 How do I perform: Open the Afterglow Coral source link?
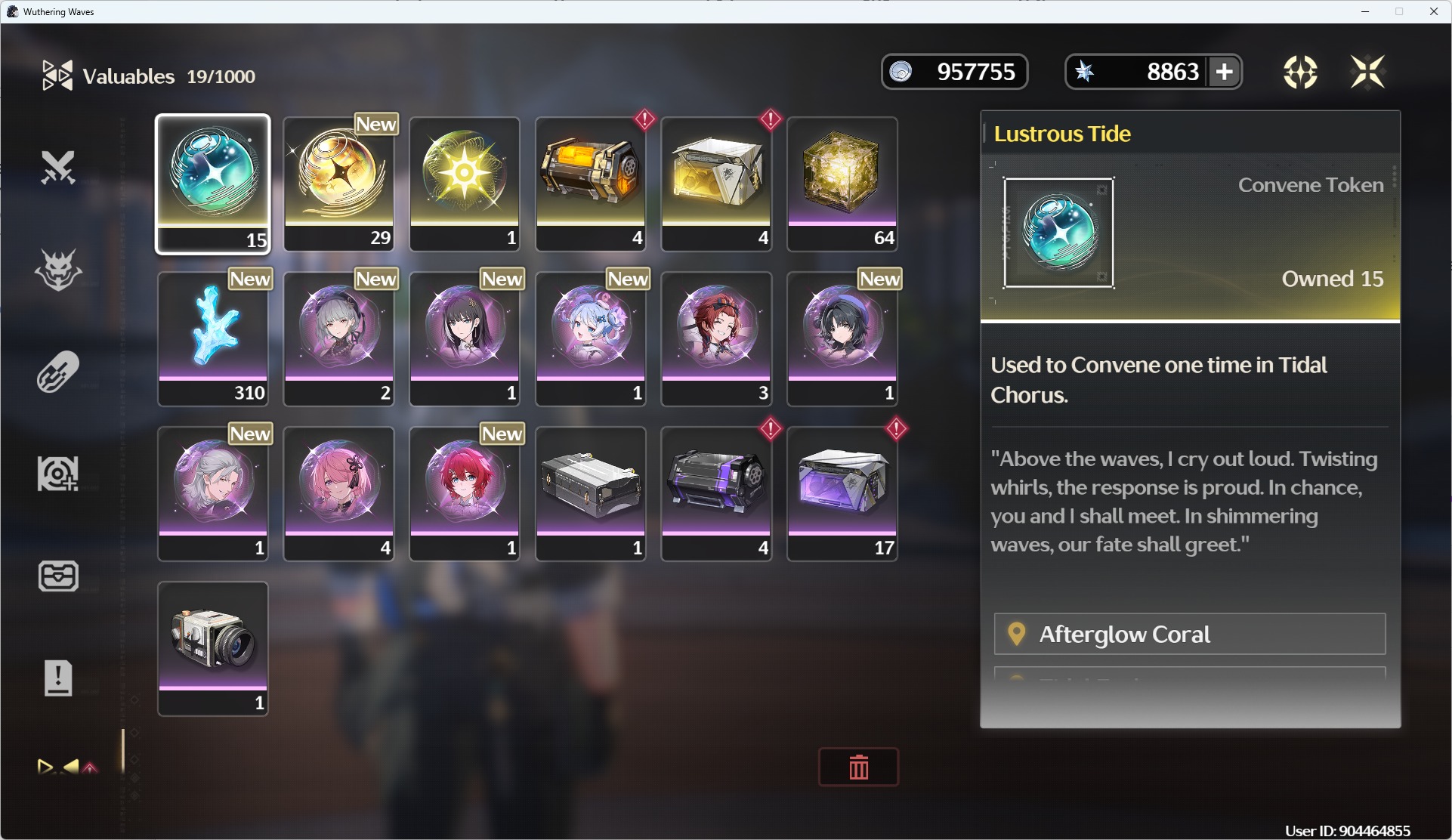[1189, 634]
